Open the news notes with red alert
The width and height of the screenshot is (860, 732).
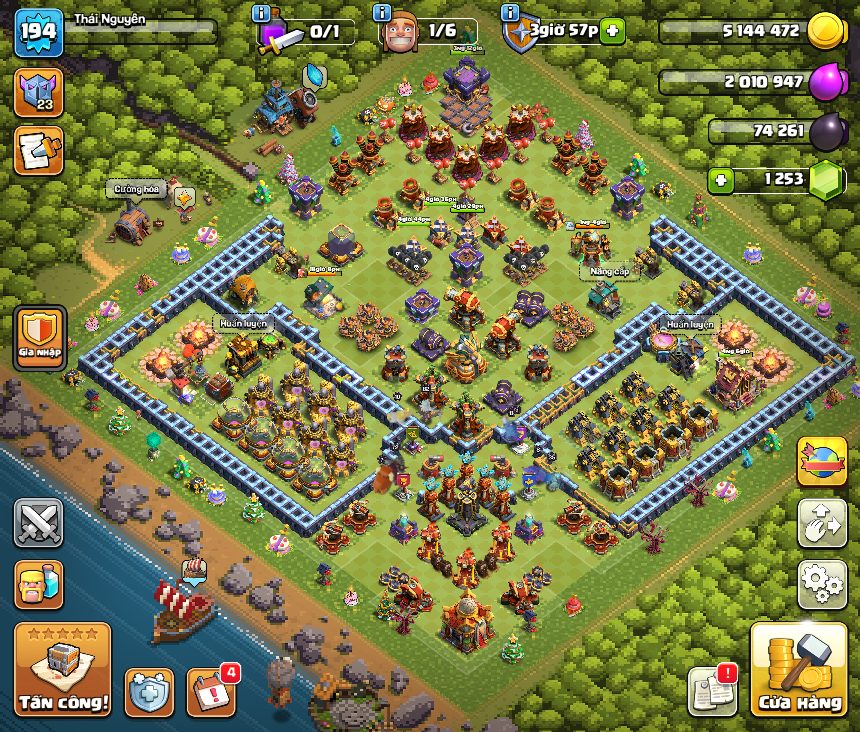coord(713,690)
